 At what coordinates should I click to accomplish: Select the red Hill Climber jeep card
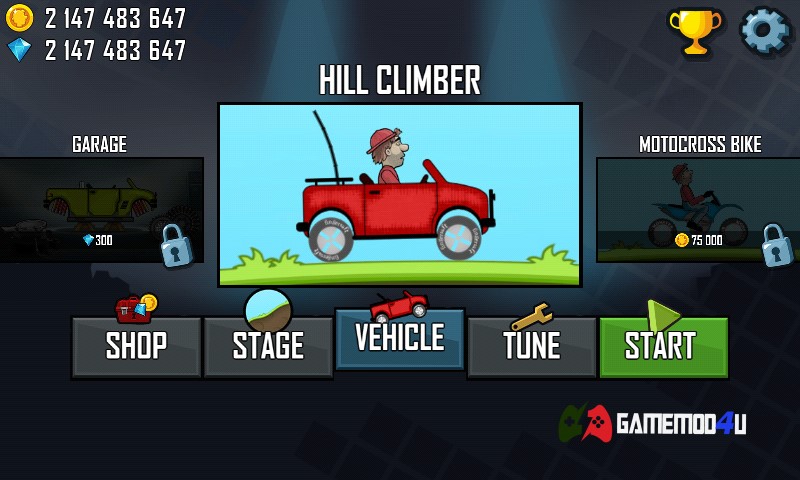pos(400,195)
